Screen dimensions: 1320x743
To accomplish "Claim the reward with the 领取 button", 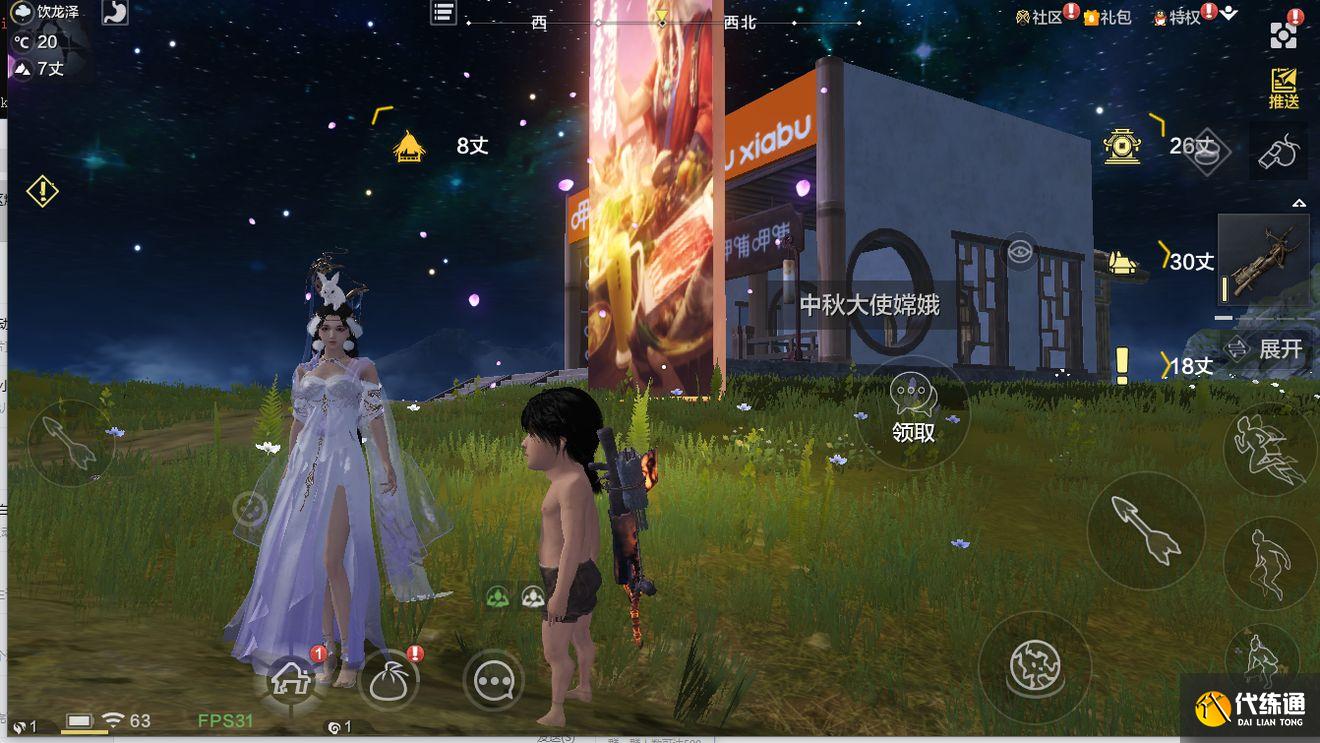I will pos(912,411).
